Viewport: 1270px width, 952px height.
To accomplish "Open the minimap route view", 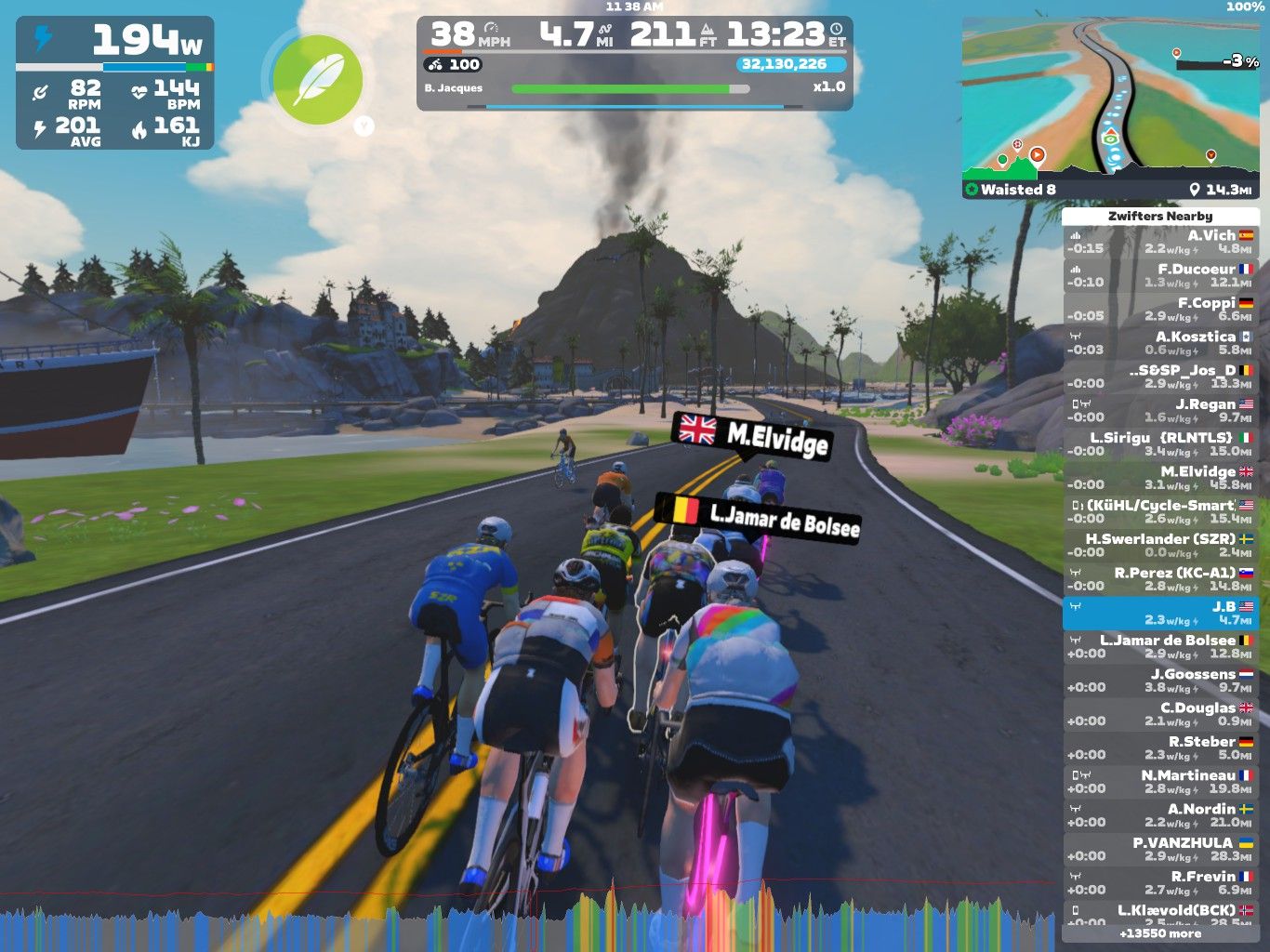I will coord(1111,107).
